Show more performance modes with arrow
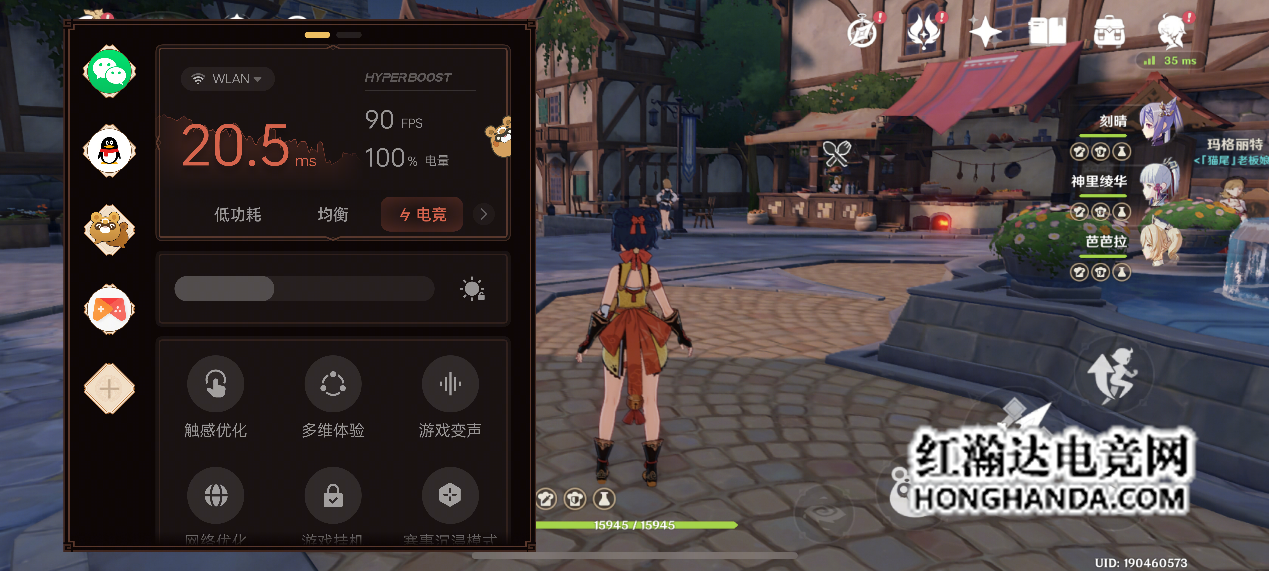The height and width of the screenshot is (571, 1269). click(484, 214)
